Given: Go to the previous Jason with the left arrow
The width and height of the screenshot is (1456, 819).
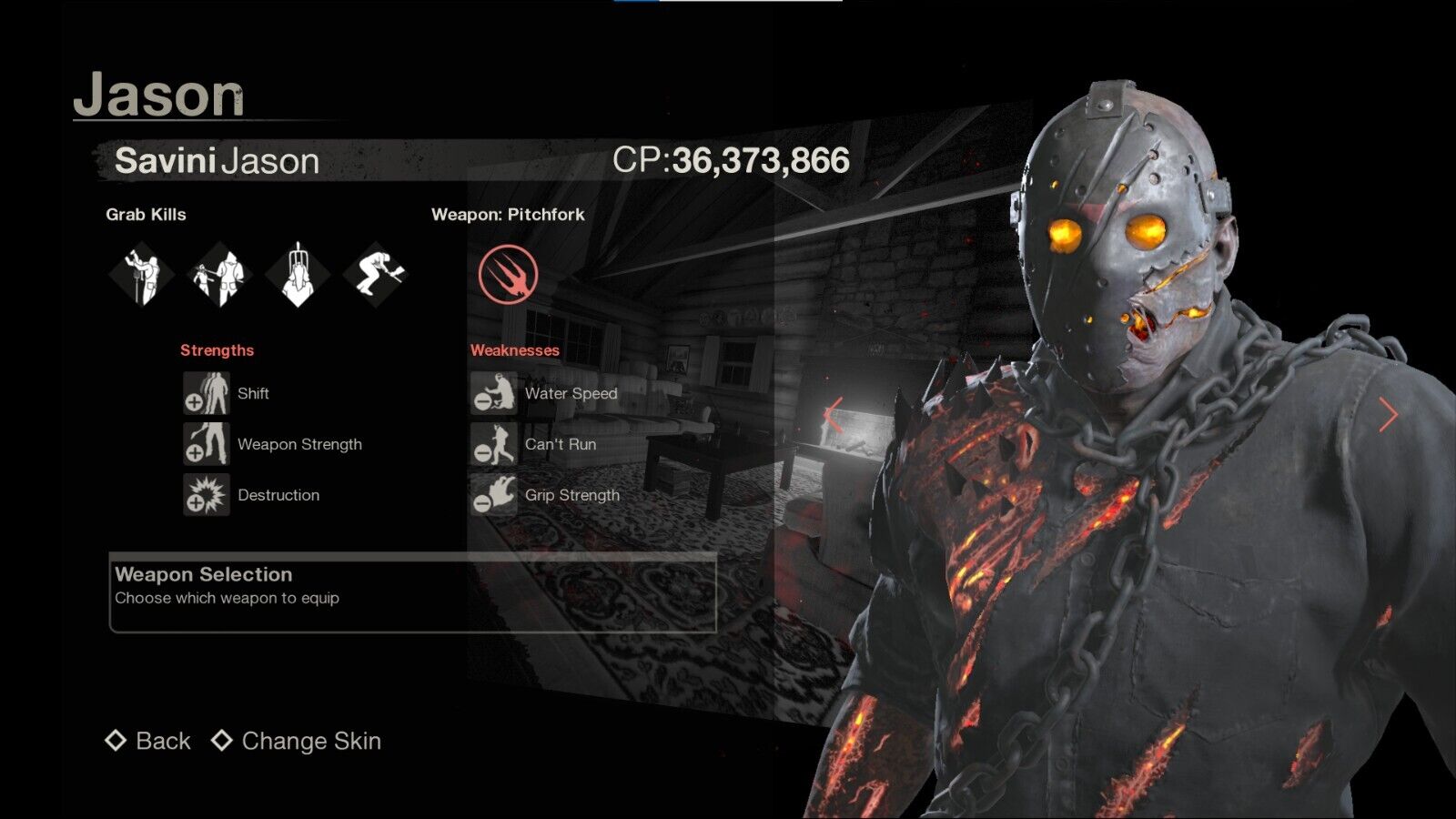Looking at the screenshot, I should pyautogui.click(x=833, y=415).
